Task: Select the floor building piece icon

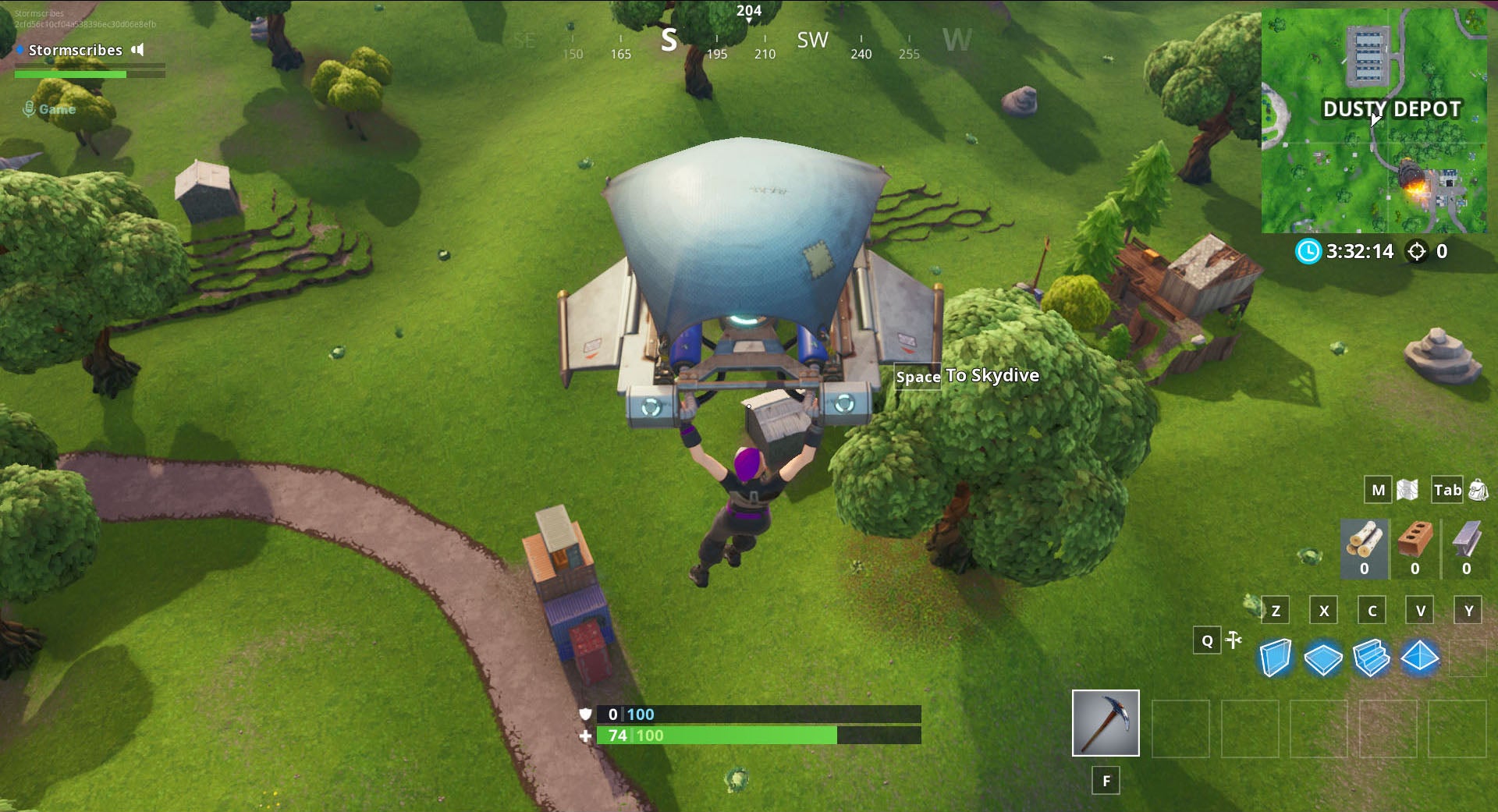Action: (x=1324, y=658)
